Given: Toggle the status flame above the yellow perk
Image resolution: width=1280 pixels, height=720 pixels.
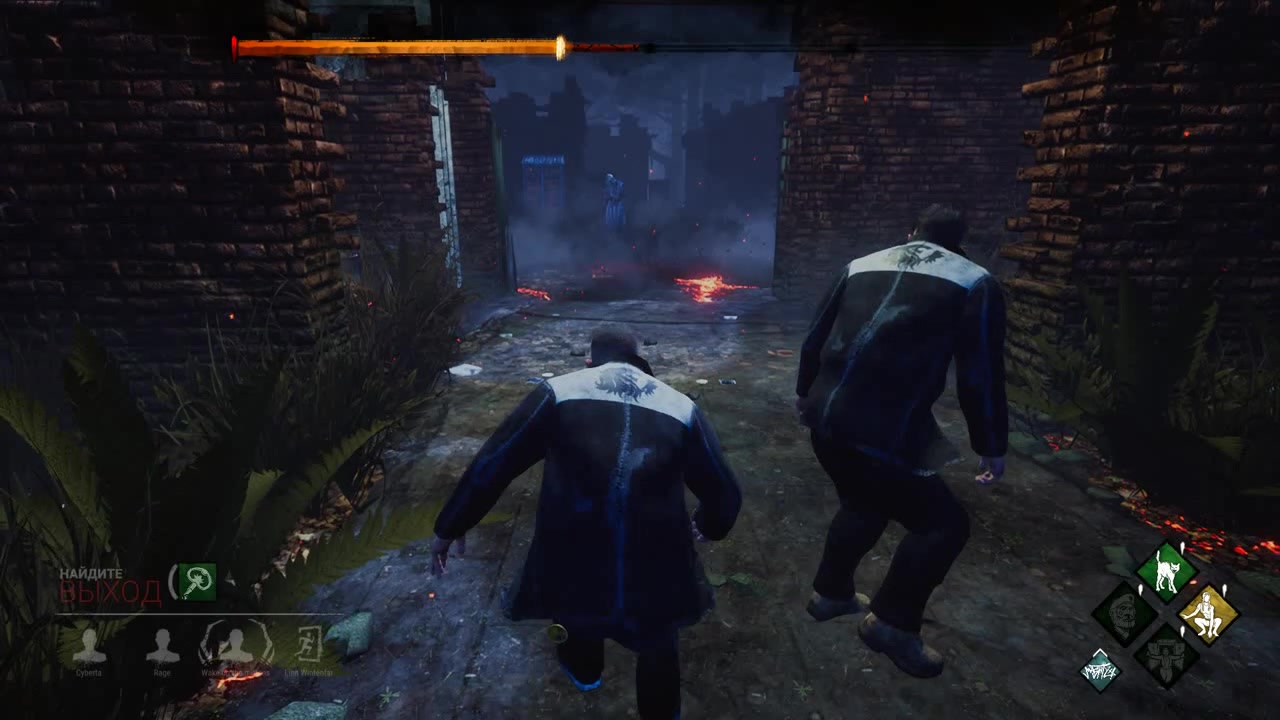Looking at the screenshot, I should click(x=1224, y=589).
